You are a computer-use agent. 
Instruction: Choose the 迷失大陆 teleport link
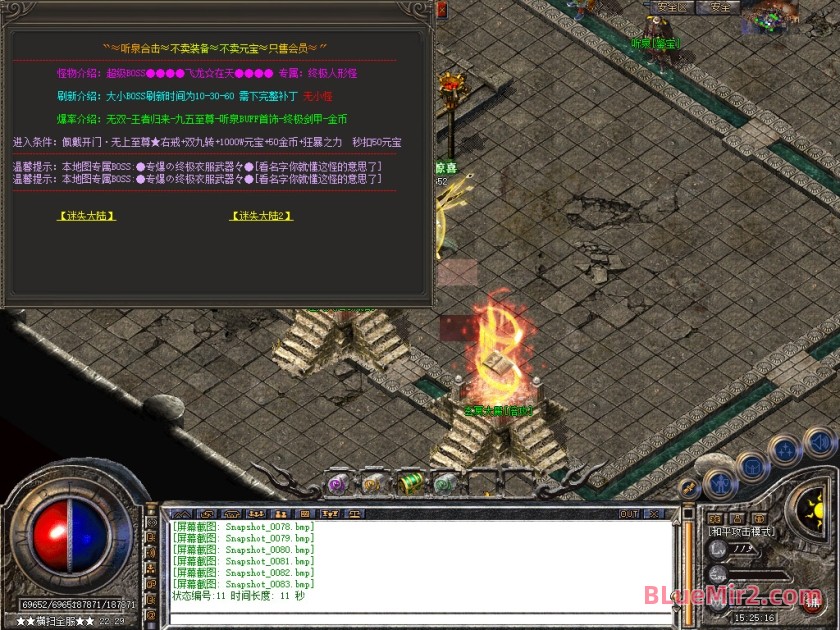point(87,215)
